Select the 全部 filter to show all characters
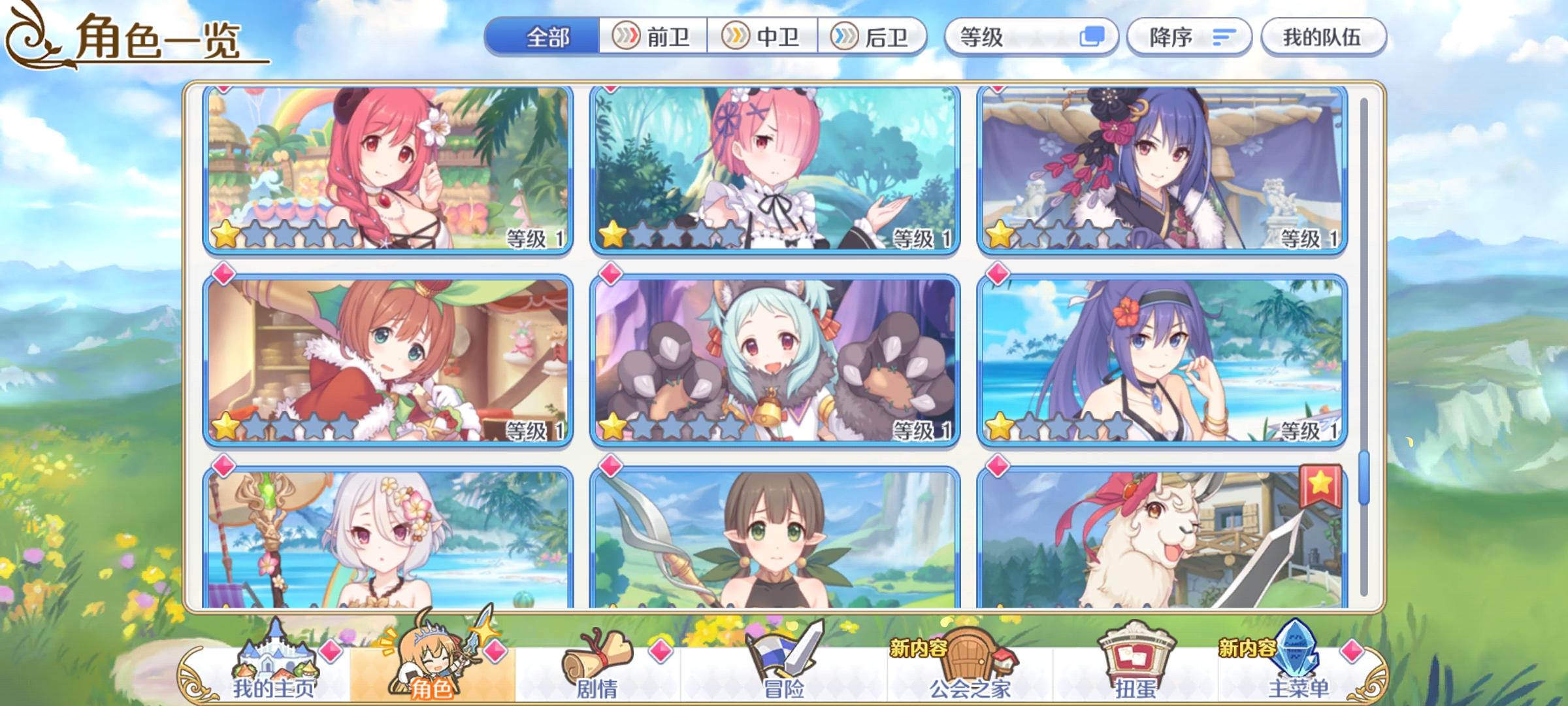The width and height of the screenshot is (1568, 706). (549, 38)
